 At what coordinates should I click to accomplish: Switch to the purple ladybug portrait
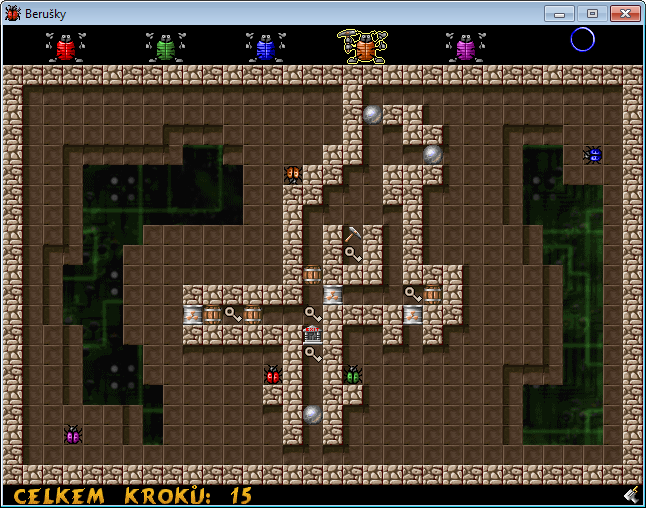[465, 47]
